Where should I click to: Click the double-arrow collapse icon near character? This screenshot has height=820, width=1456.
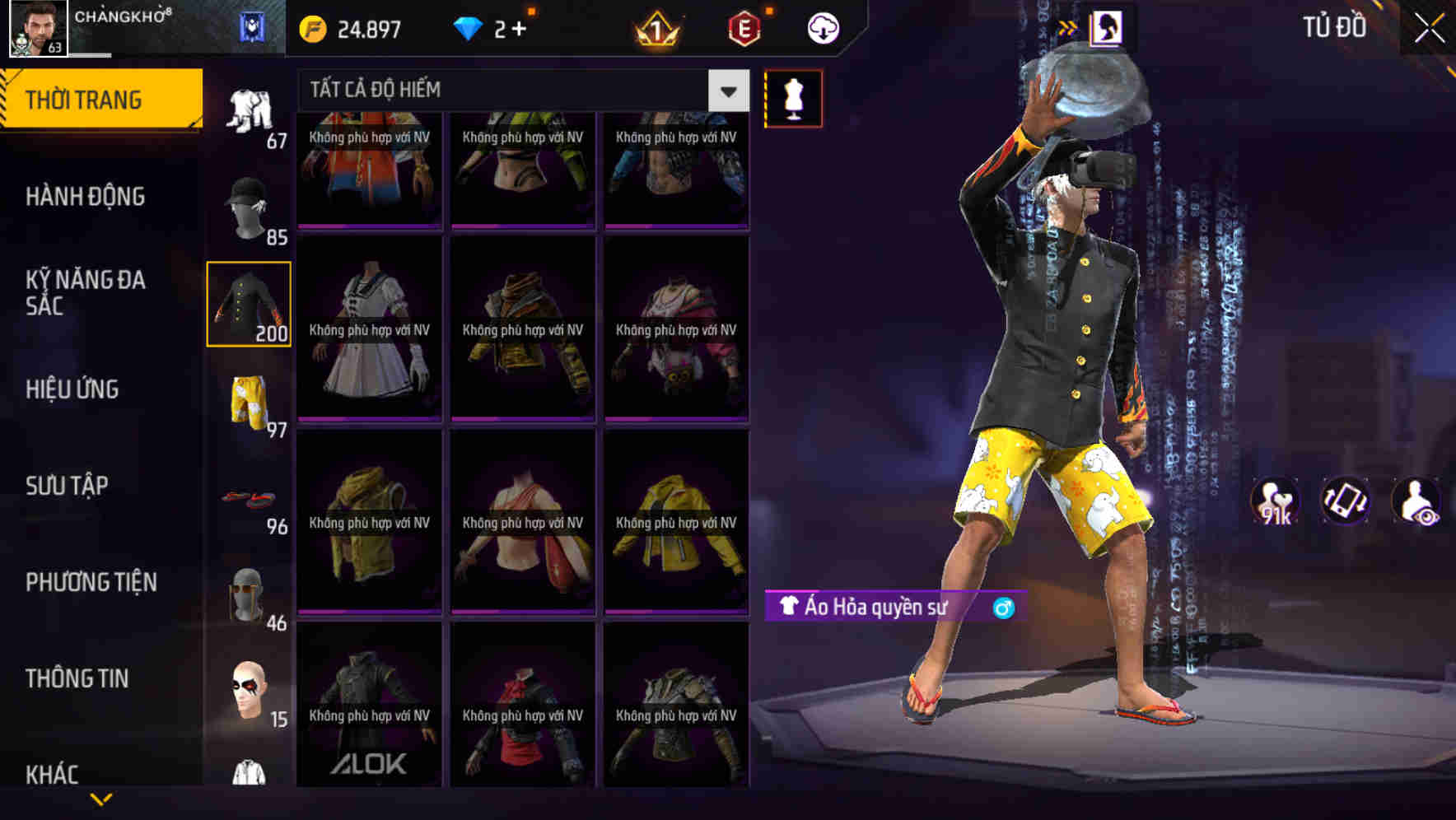pos(1069,26)
